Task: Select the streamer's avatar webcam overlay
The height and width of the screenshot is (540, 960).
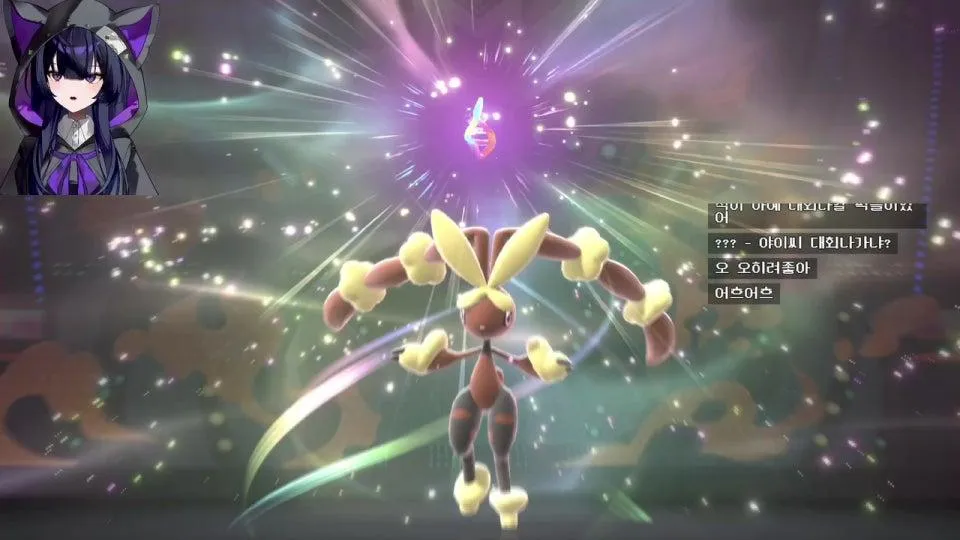Action: pyautogui.click(x=80, y=98)
